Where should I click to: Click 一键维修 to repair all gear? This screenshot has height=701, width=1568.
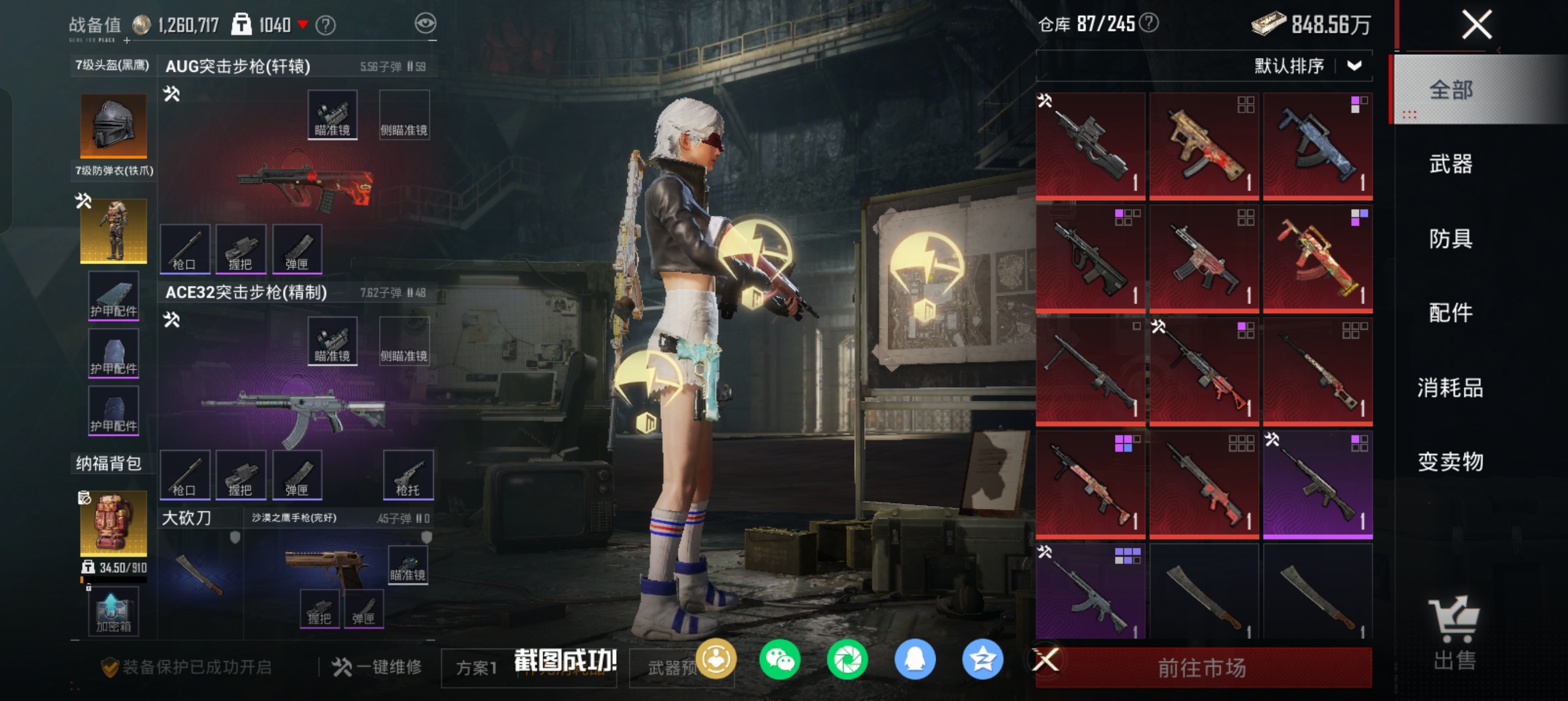click(377, 668)
